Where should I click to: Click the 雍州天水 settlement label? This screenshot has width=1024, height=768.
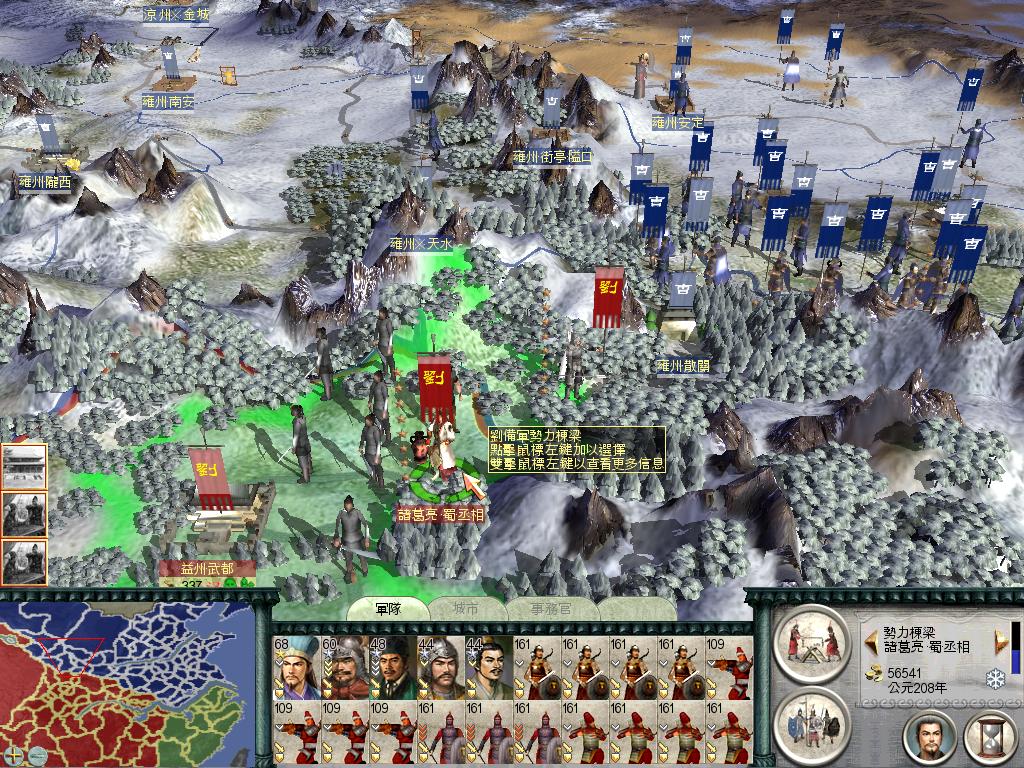point(421,243)
